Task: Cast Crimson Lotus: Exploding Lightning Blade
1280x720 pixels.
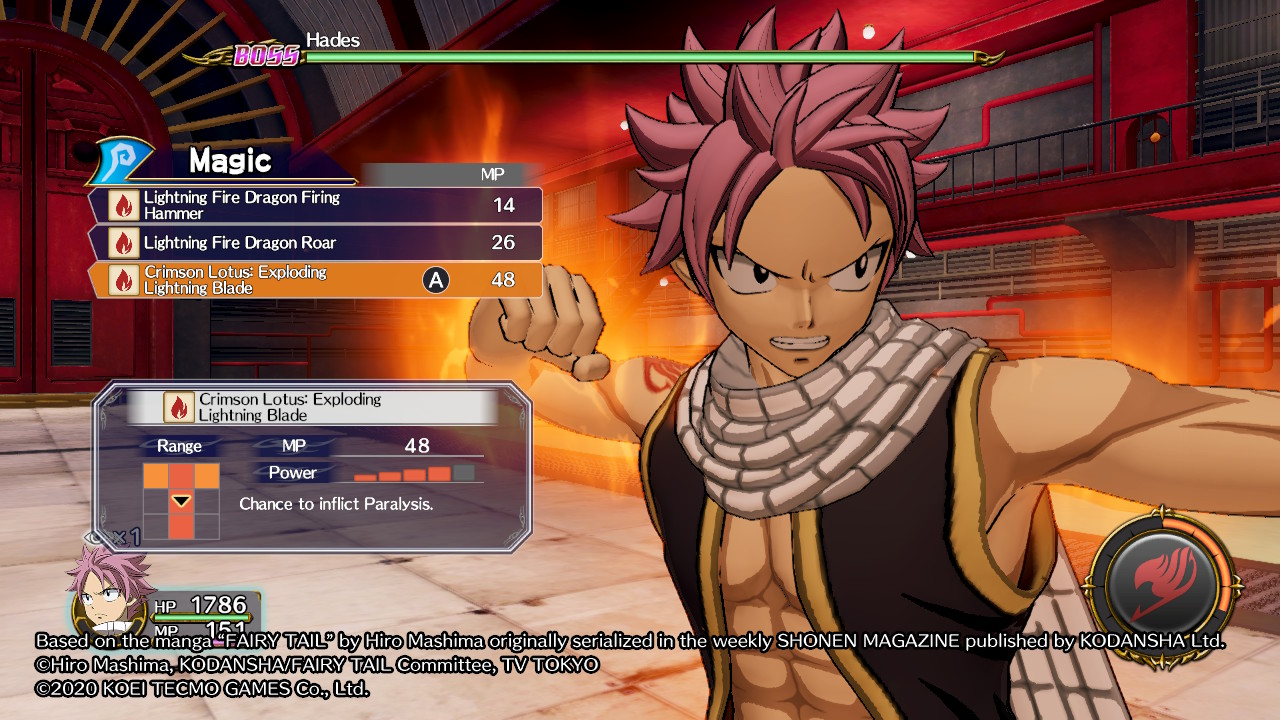Action: point(316,280)
